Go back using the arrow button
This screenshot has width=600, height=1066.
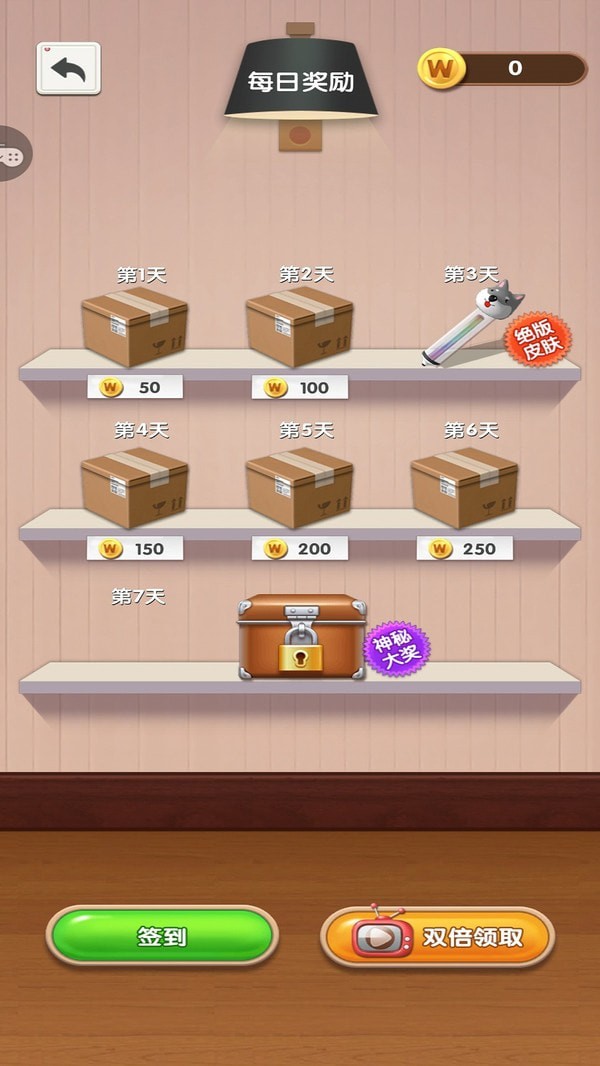(68, 69)
